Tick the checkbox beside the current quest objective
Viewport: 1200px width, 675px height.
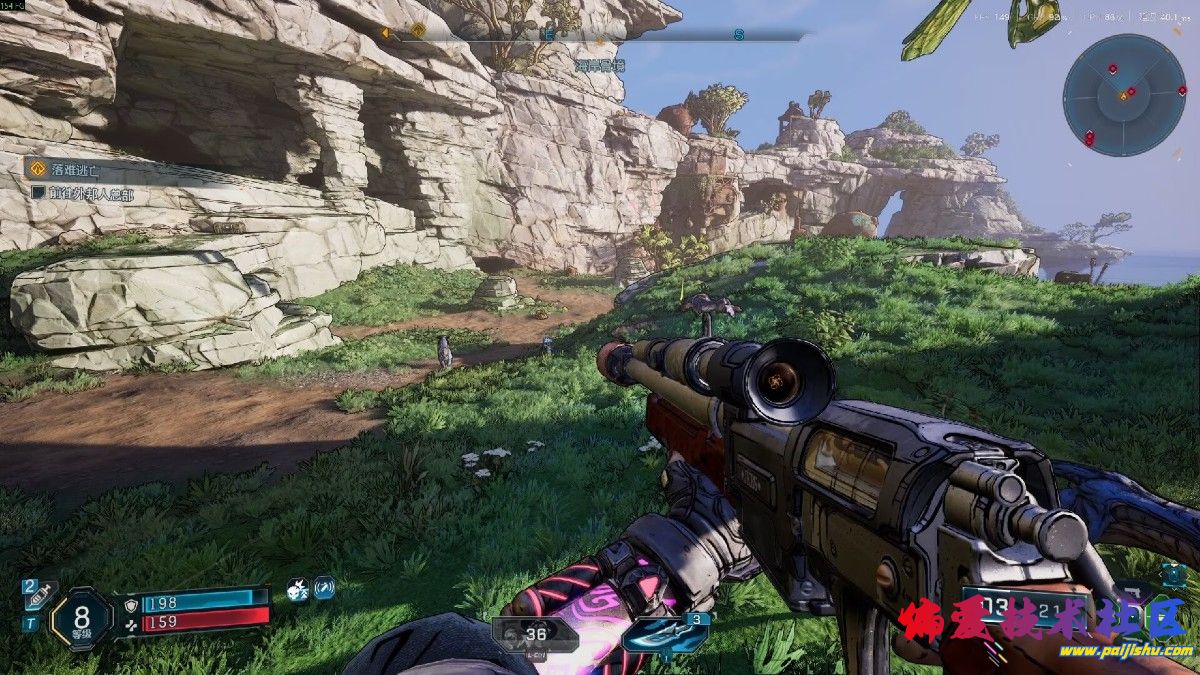pyautogui.click(x=38, y=193)
